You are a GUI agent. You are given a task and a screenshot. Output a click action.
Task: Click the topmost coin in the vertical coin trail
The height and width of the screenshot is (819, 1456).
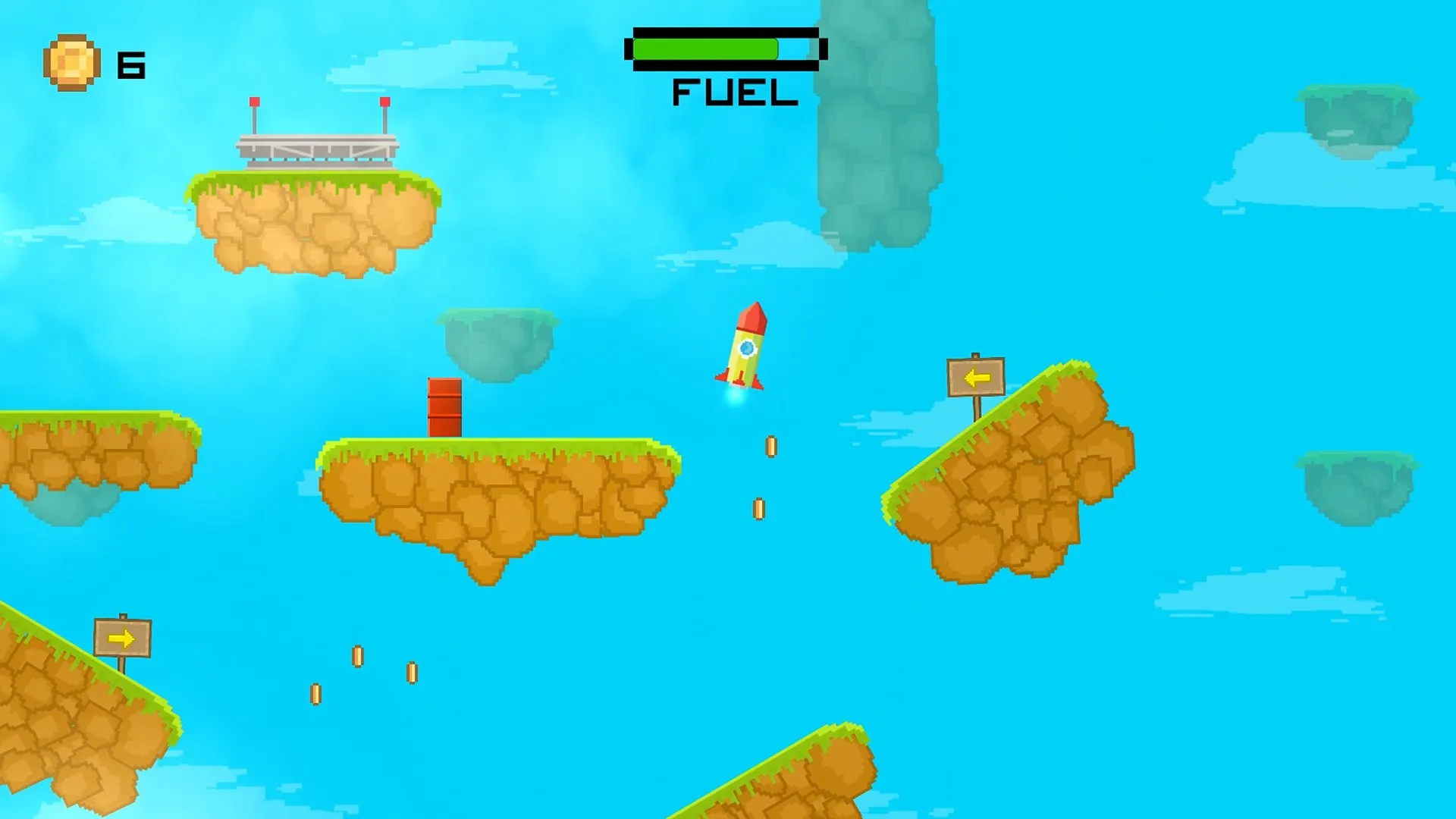[770, 447]
